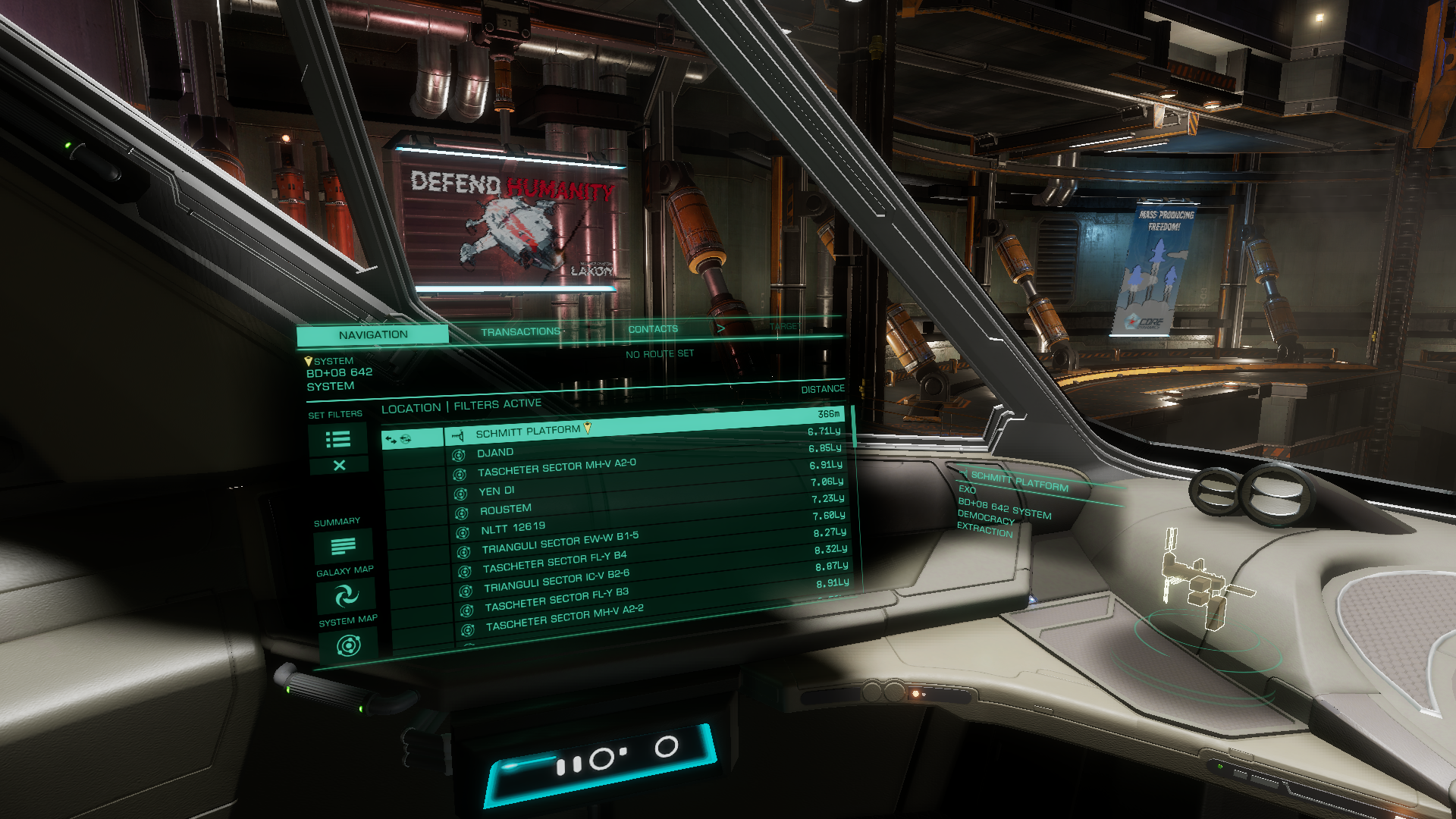Clear filters with the X button
This screenshot has width=1456, height=819.
(339, 465)
